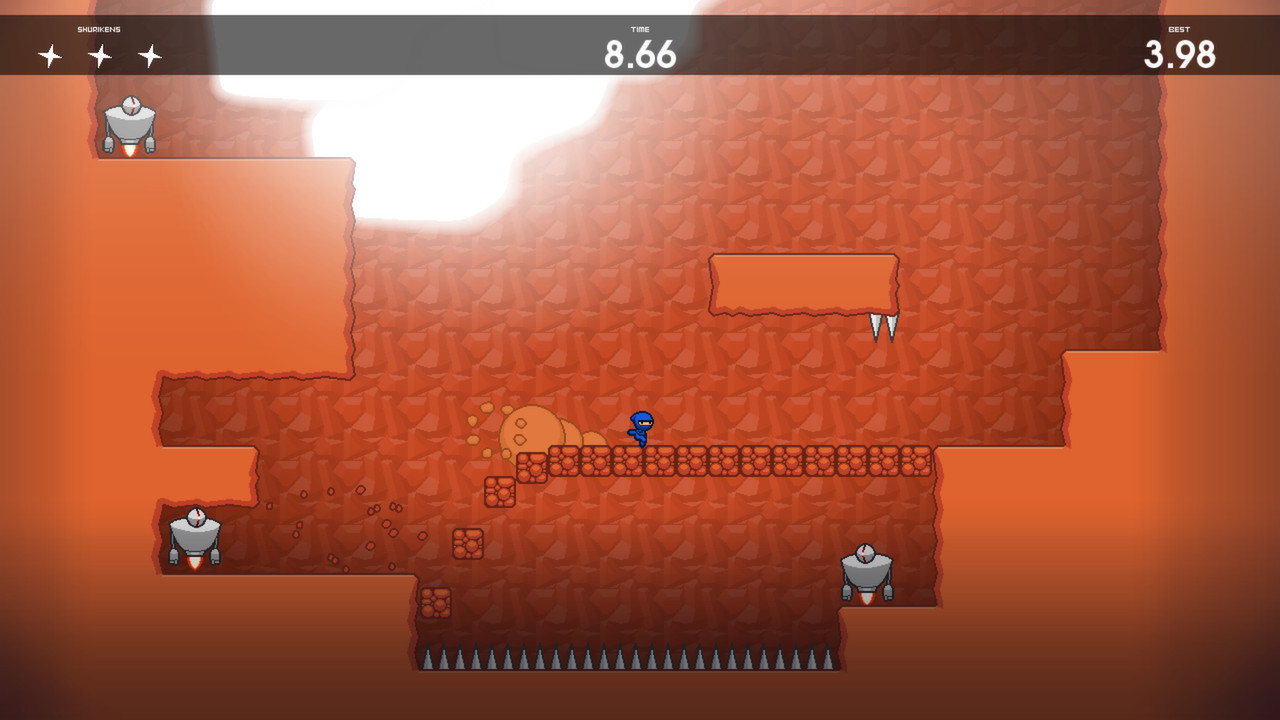1280x720 pixels.
Task: Open the TIME header text in the HUD
Action: point(640,30)
